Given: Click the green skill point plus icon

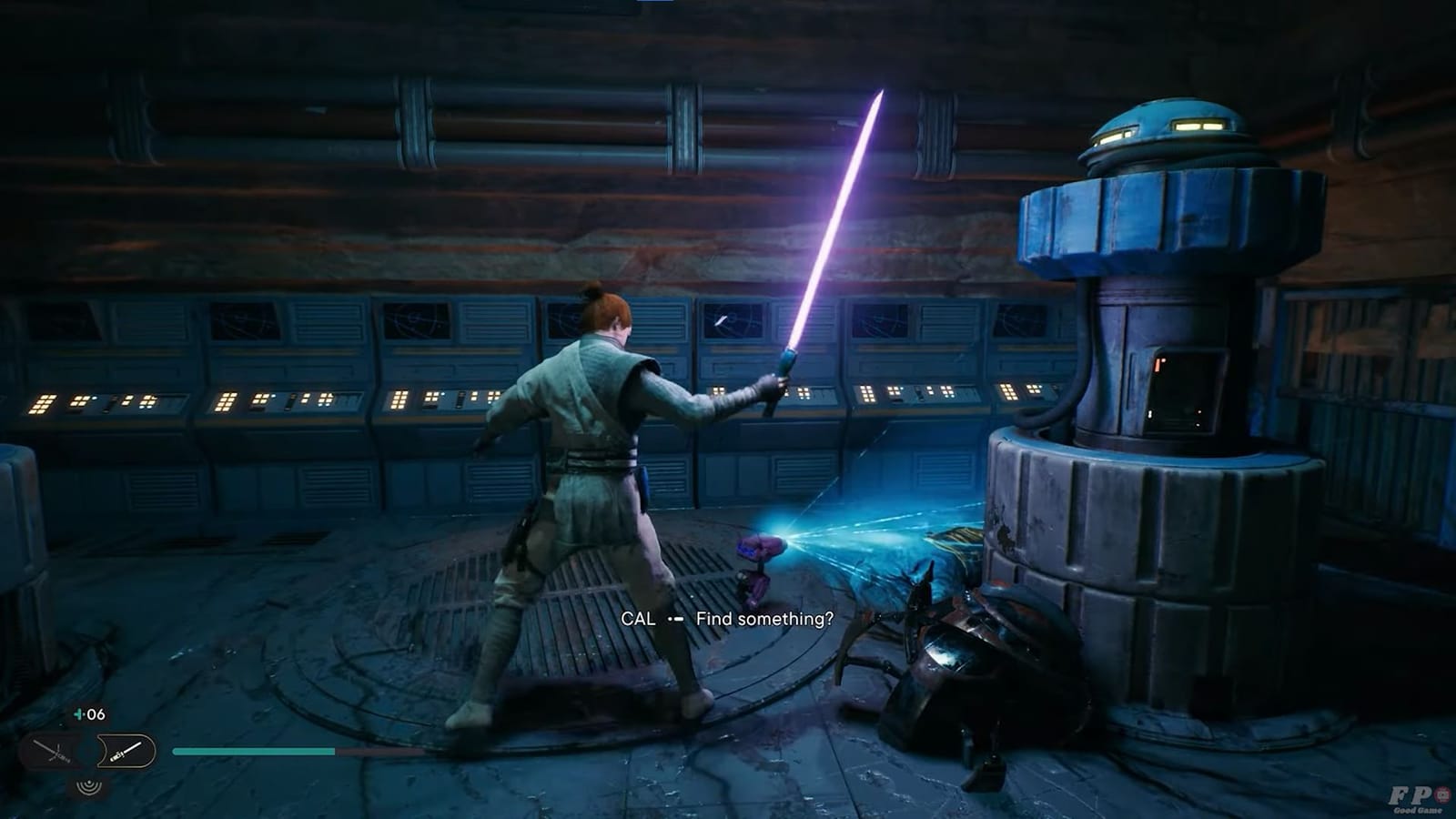Looking at the screenshot, I should coord(80,714).
